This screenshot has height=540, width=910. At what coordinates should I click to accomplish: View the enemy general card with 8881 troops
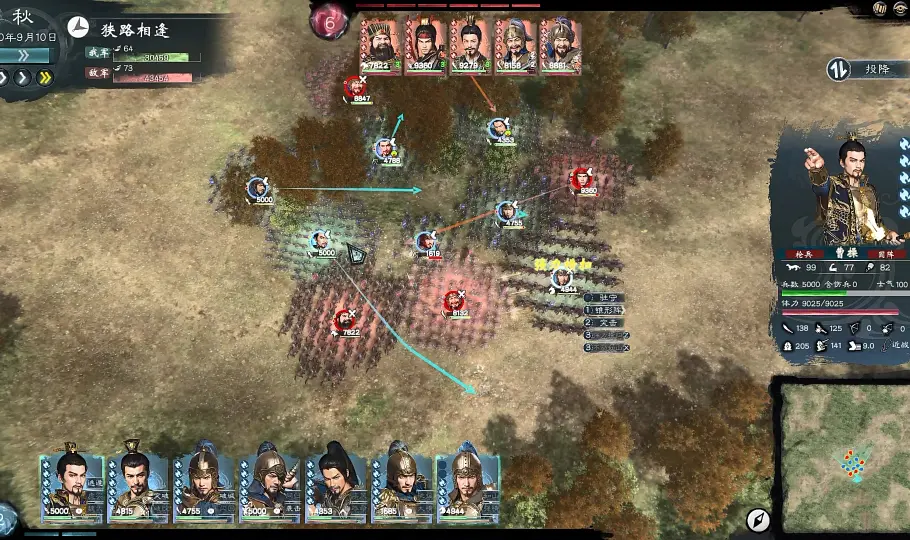559,45
